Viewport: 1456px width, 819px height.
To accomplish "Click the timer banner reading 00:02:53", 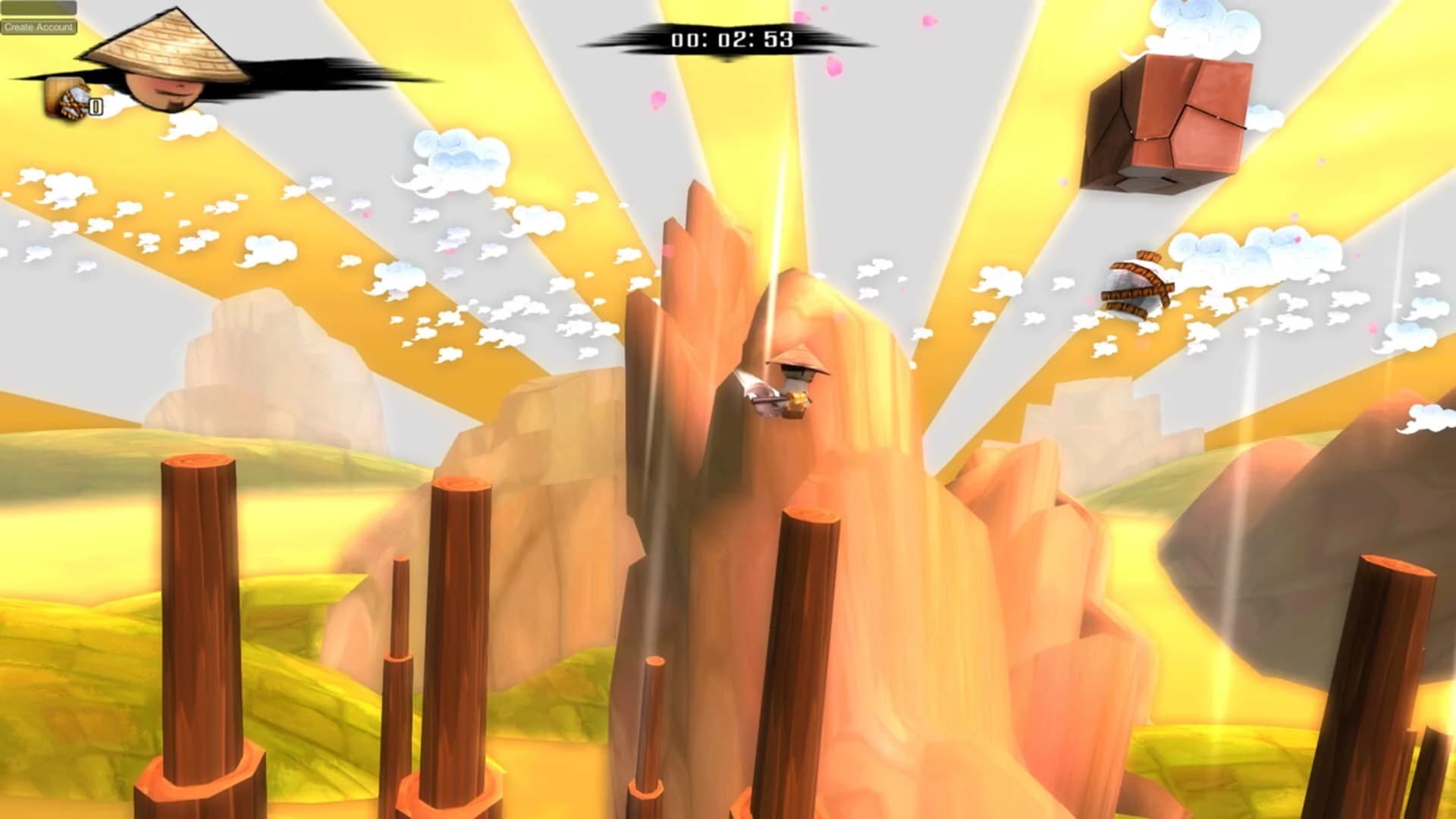I will click(732, 39).
